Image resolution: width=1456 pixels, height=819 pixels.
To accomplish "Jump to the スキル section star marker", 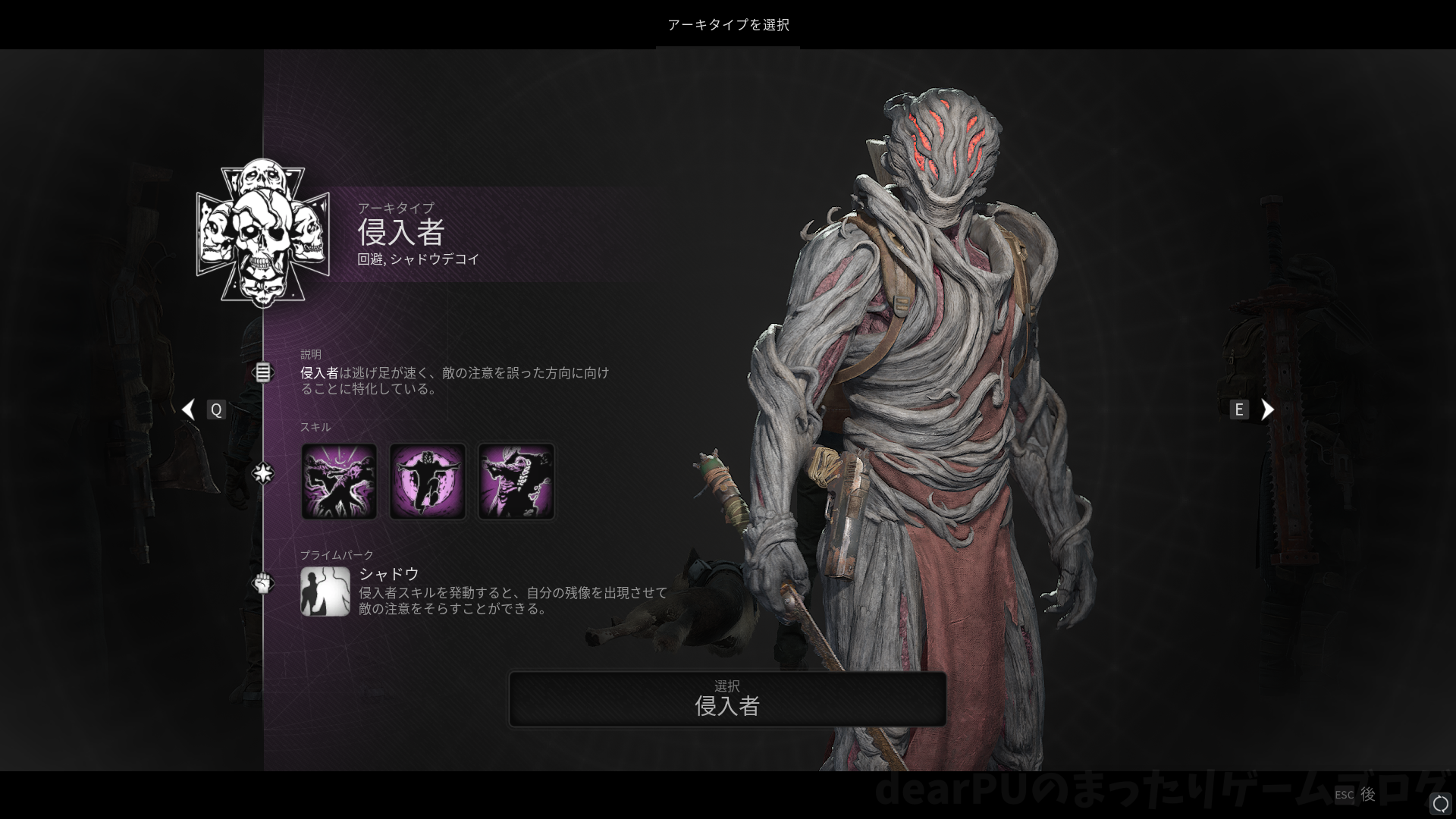I will point(262,474).
